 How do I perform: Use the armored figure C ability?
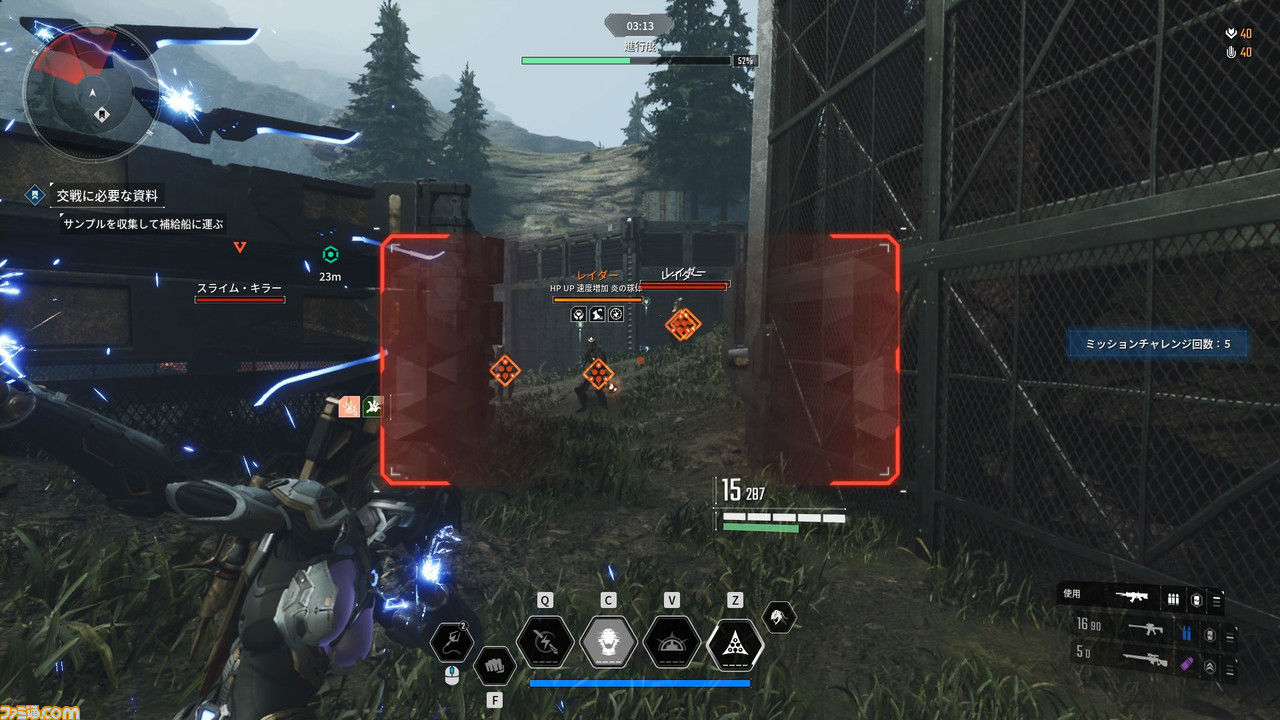coord(608,641)
